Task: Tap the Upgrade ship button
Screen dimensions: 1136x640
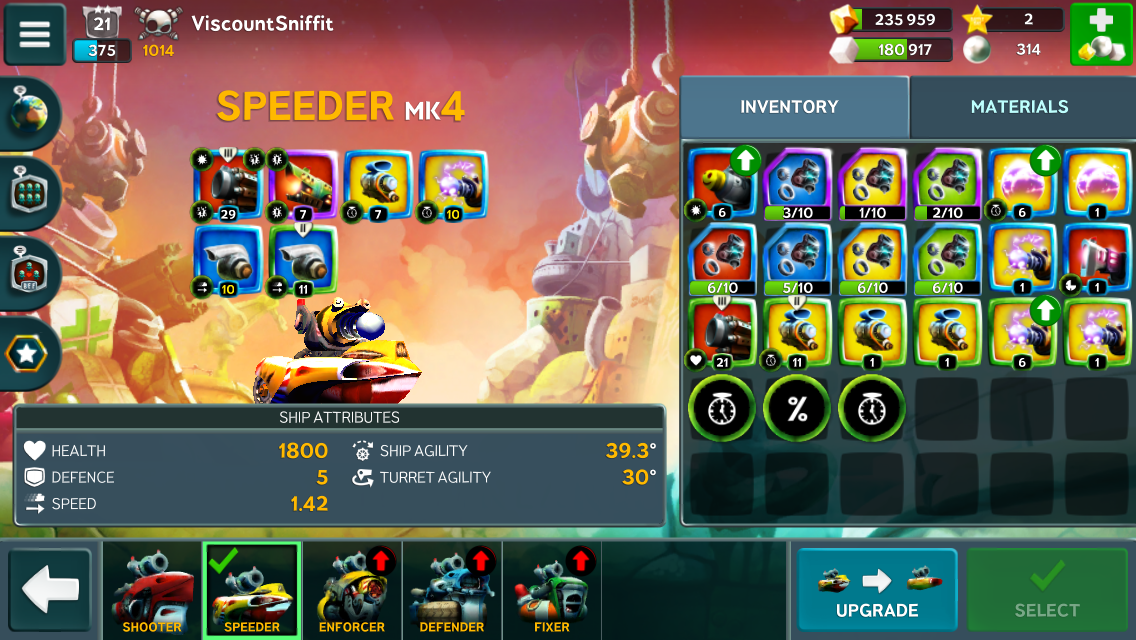Action: [x=877, y=590]
